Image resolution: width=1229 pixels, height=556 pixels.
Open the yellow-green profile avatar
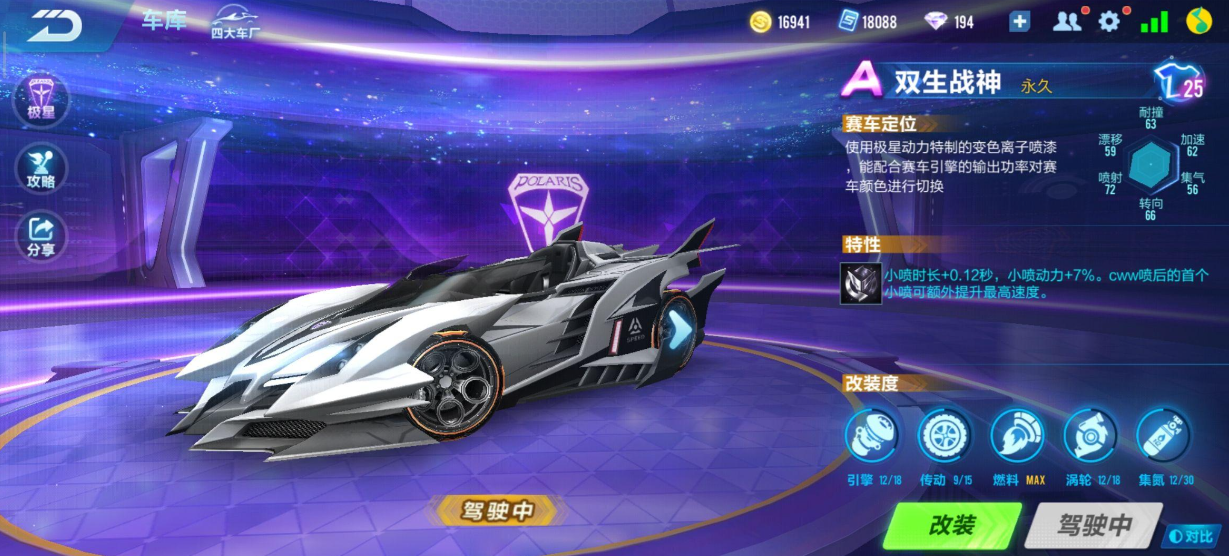click(x=1200, y=21)
